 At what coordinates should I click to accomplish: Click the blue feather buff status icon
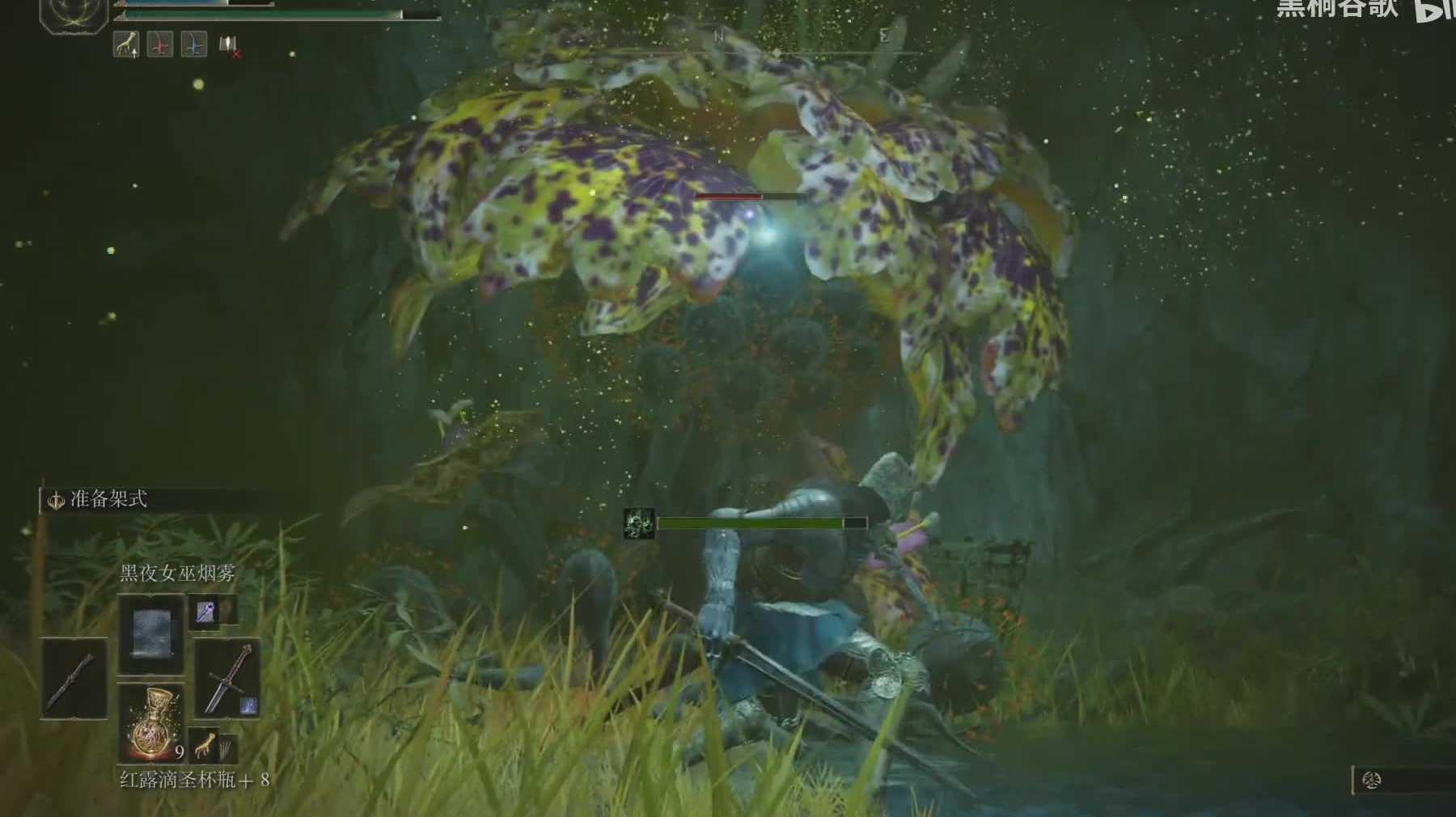pos(193,45)
